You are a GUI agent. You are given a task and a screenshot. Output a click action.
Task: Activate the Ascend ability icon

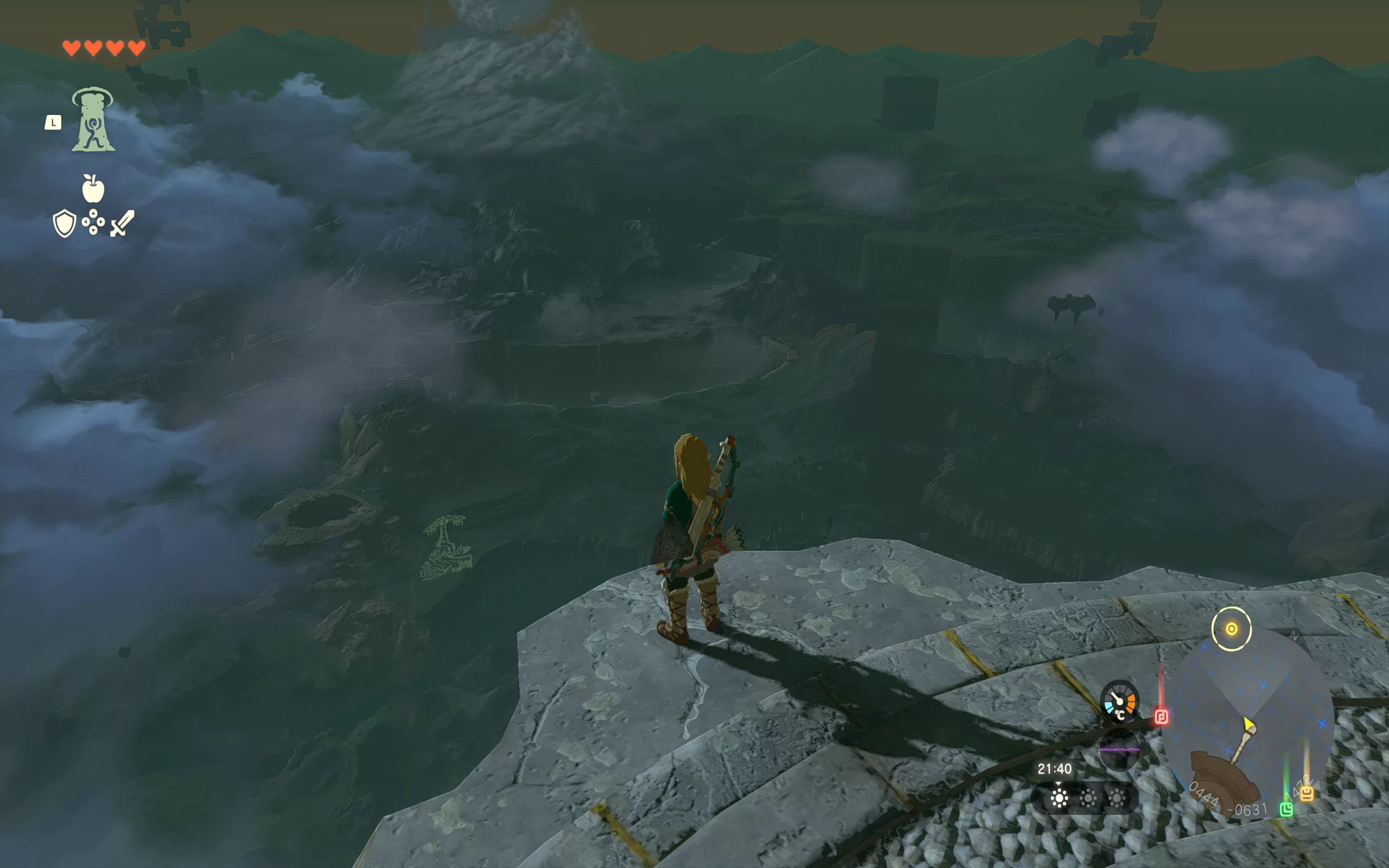tap(93, 119)
